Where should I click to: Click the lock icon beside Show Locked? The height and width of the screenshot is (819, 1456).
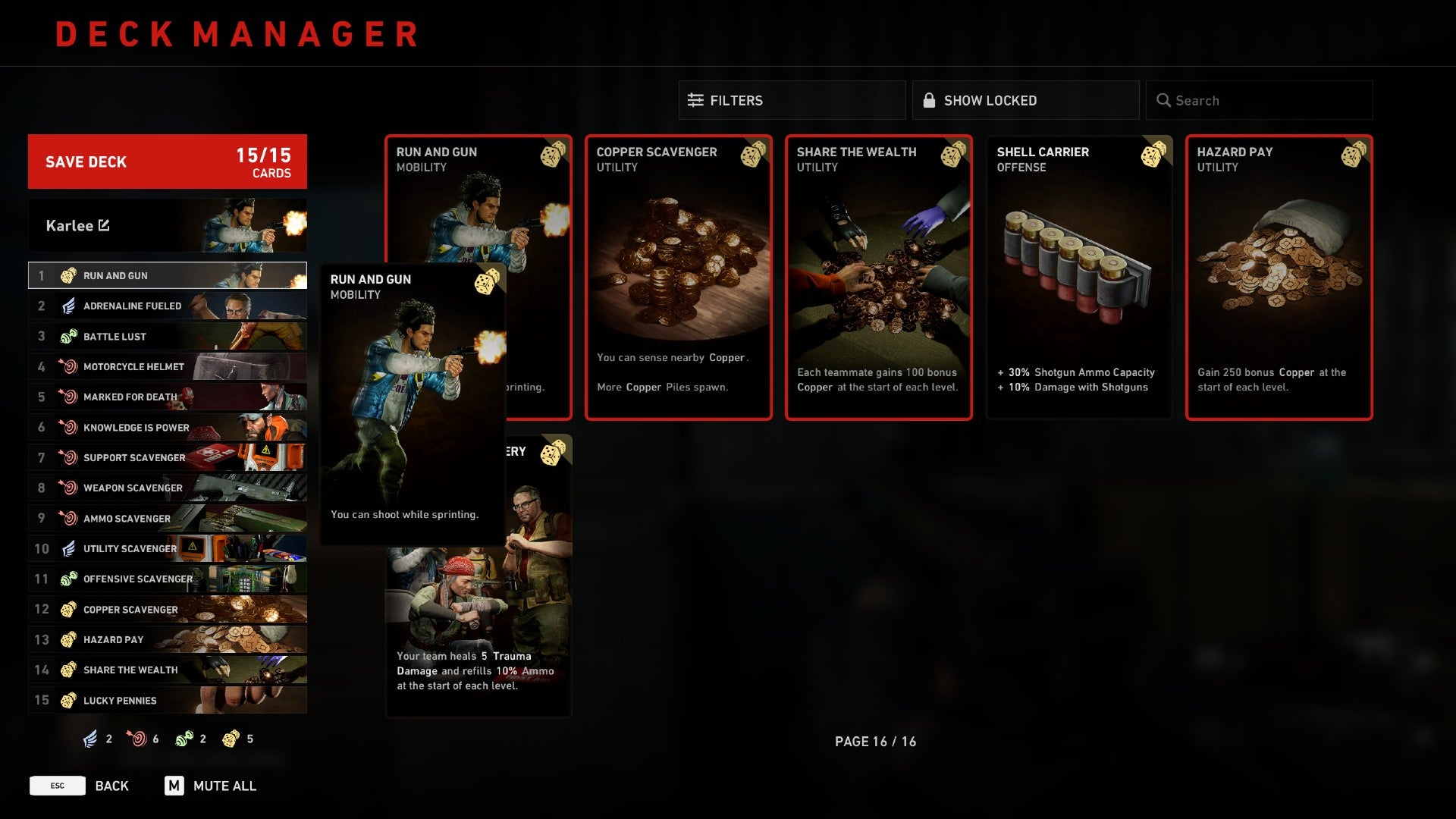(x=929, y=99)
